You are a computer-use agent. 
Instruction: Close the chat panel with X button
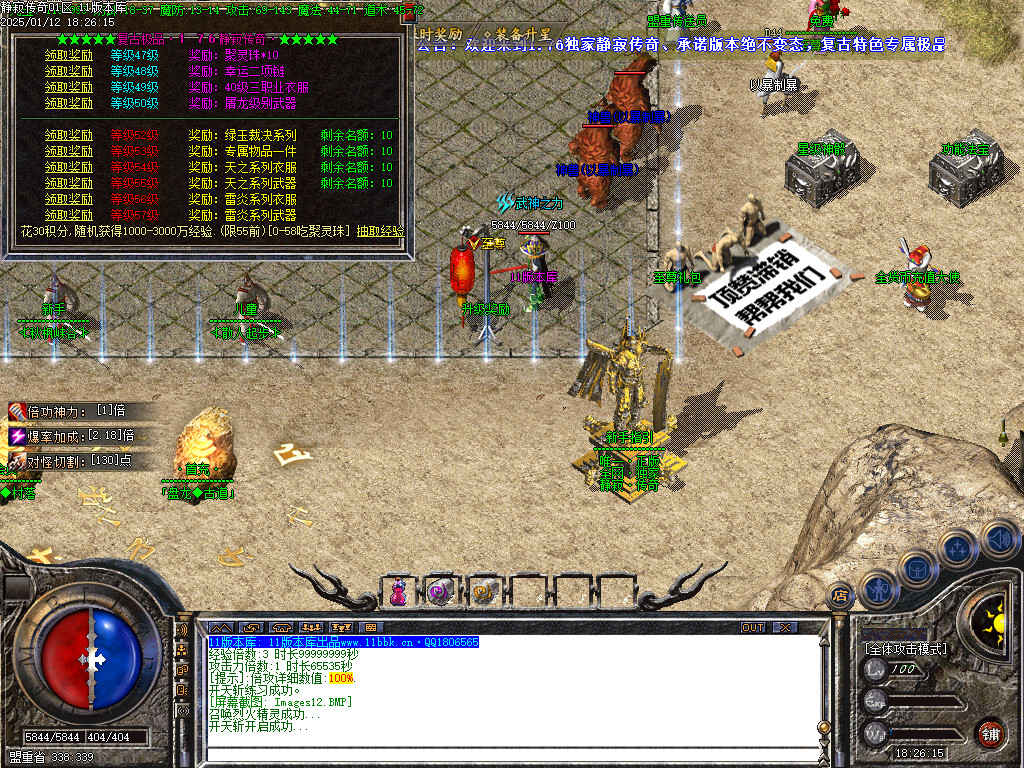click(x=785, y=627)
